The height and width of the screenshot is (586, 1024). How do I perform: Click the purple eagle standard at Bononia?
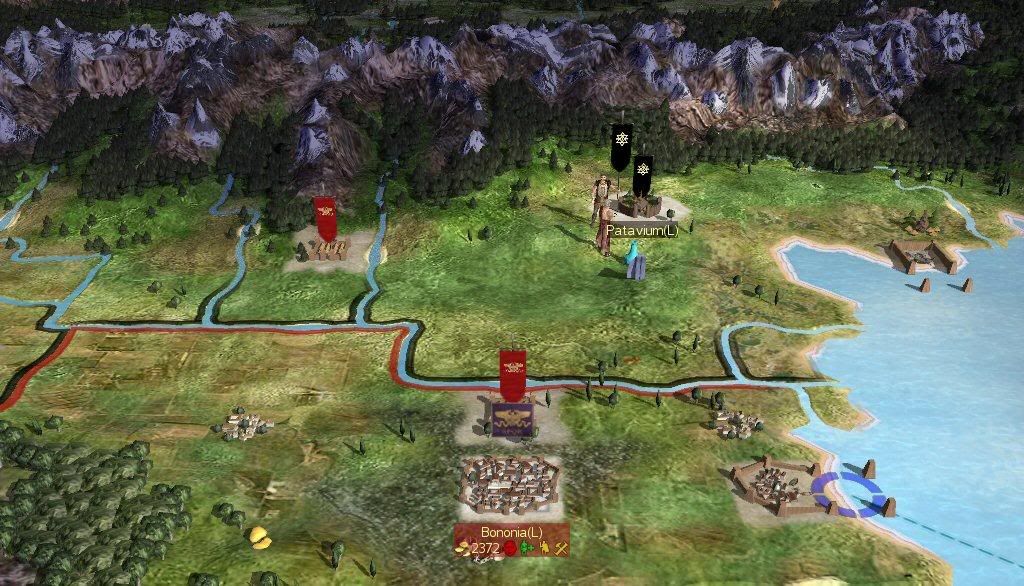[513, 418]
